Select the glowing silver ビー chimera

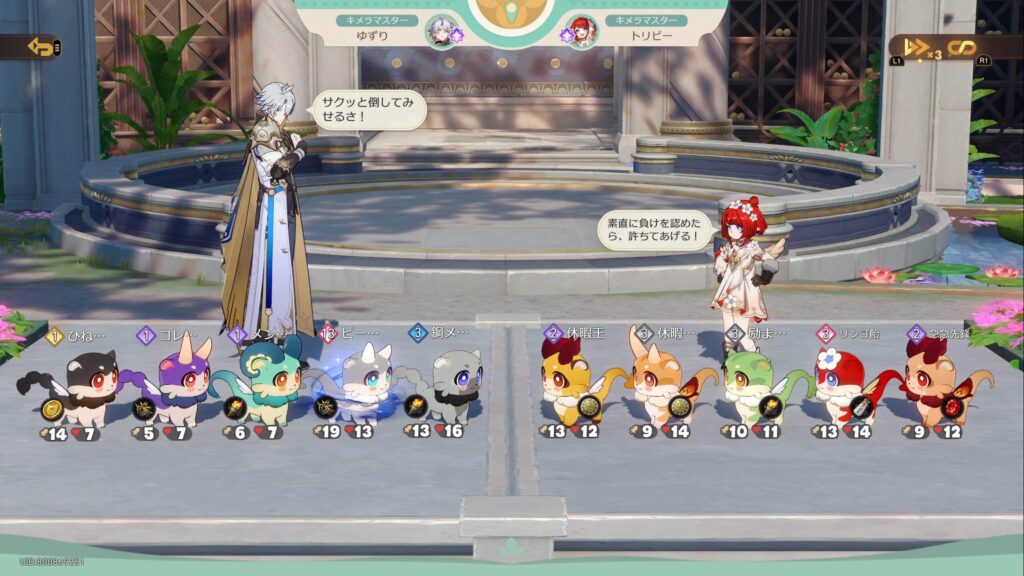click(358, 385)
